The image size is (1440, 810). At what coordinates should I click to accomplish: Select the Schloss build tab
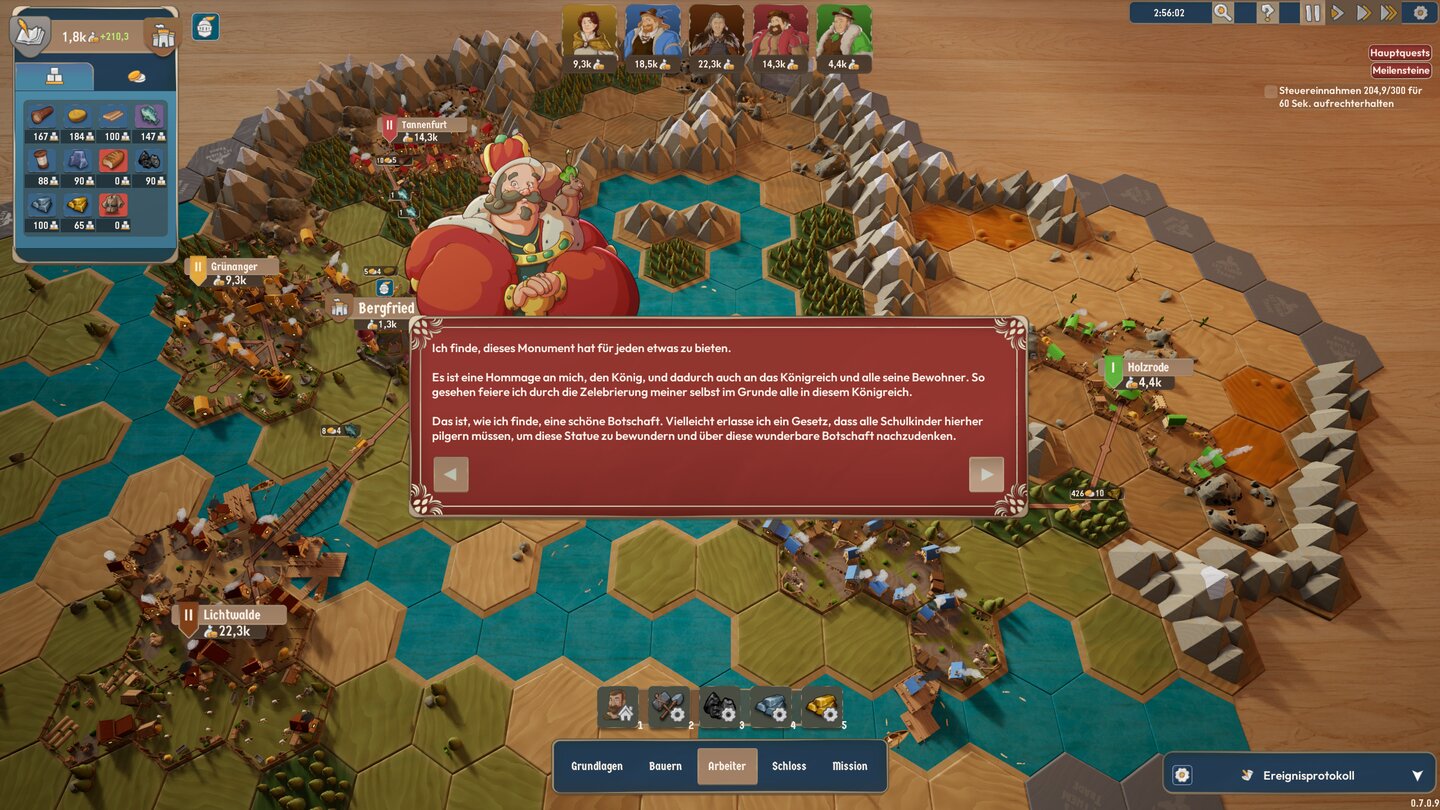pos(789,766)
